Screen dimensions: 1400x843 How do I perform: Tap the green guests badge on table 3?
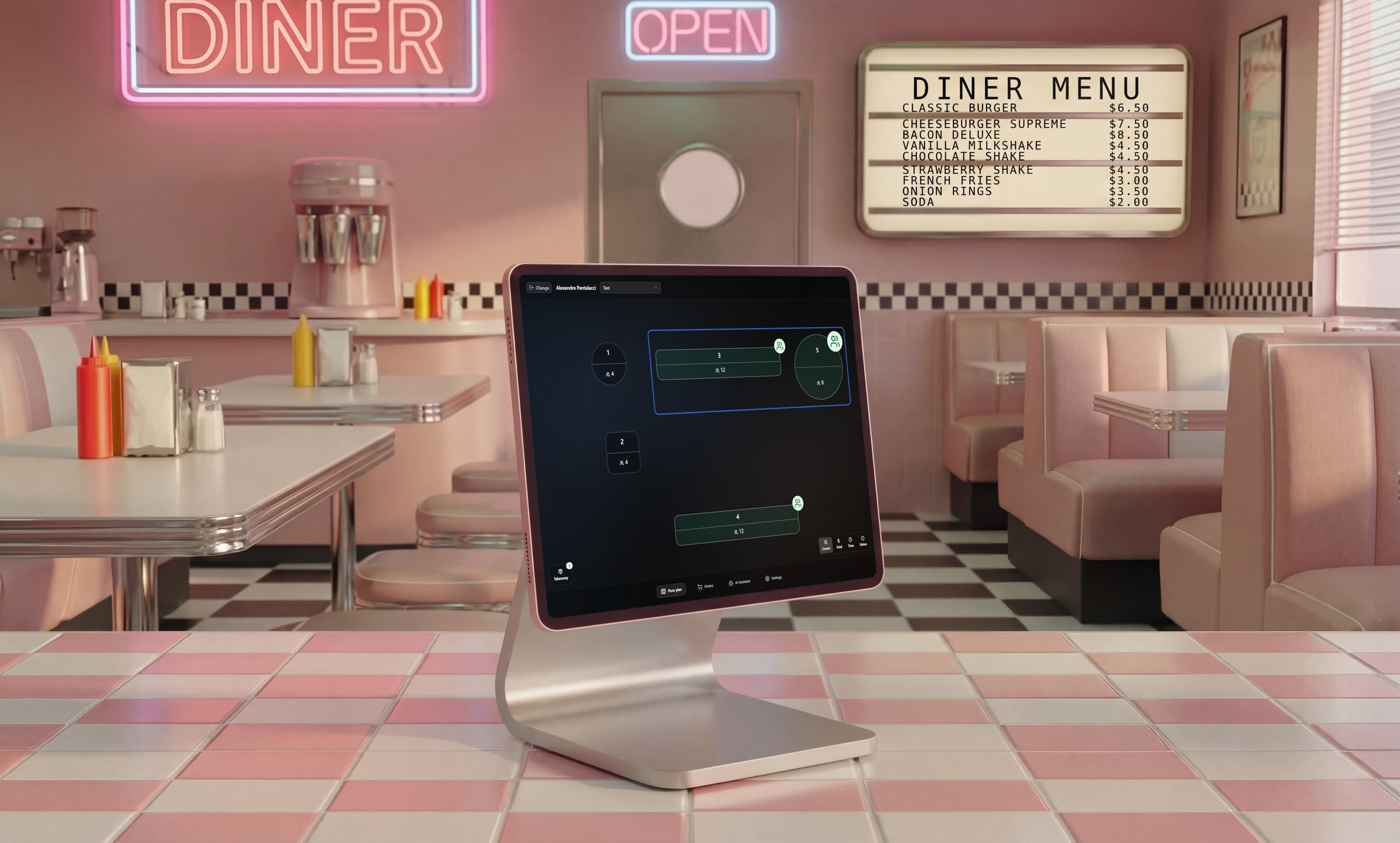(779, 346)
